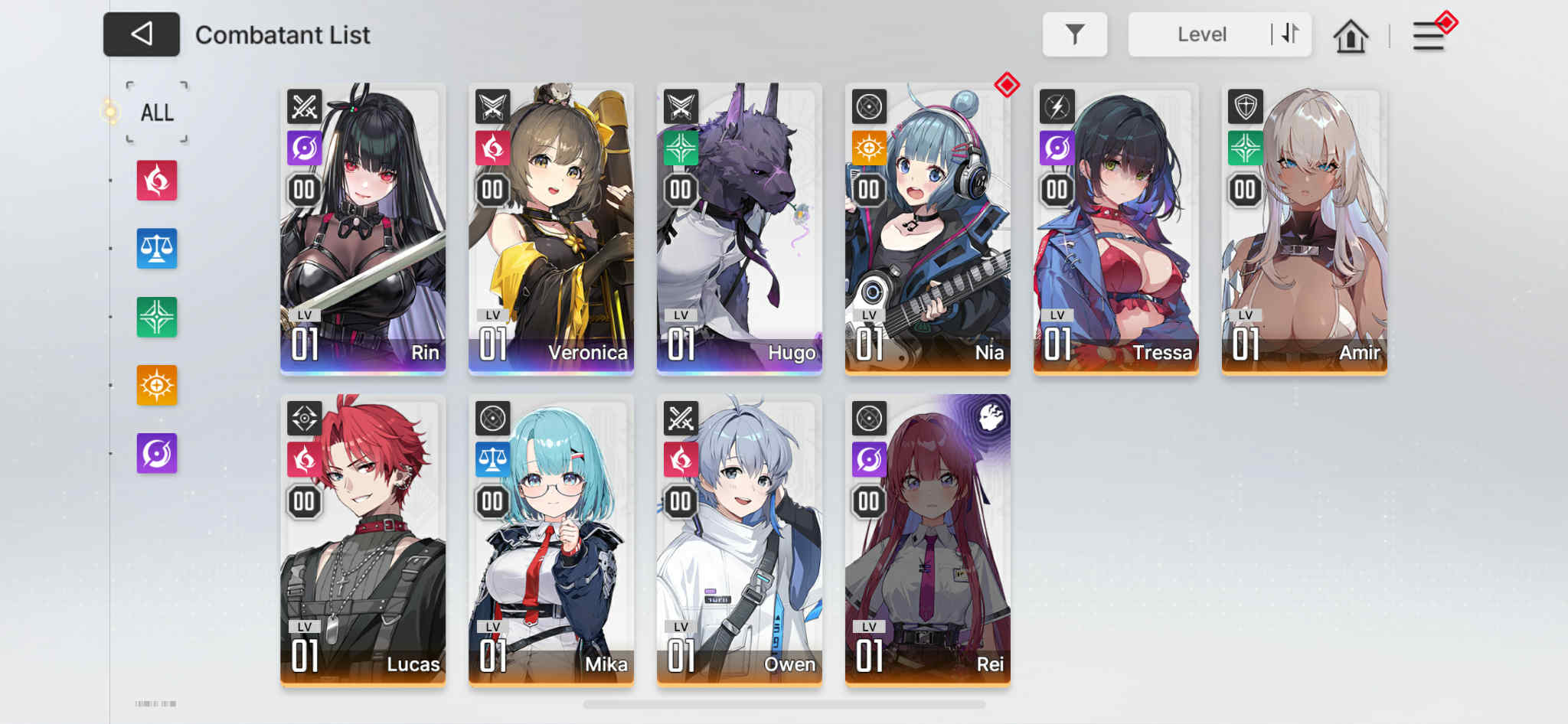
Task: Choose the green element filter icon
Action: (156, 317)
